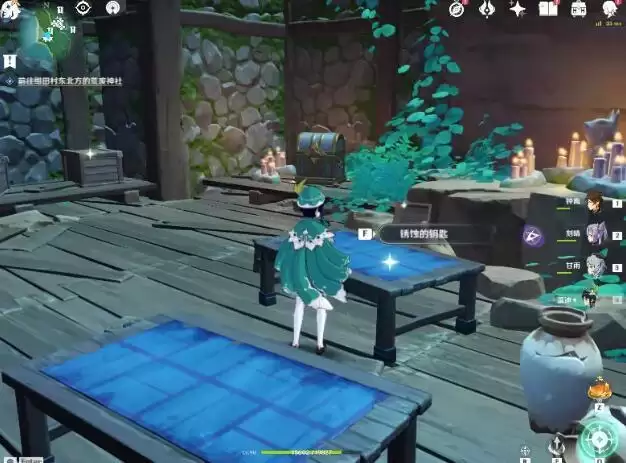Click the eye icon beside the minimap
Screen dimensions: 626x463
[x=83, y=8]
